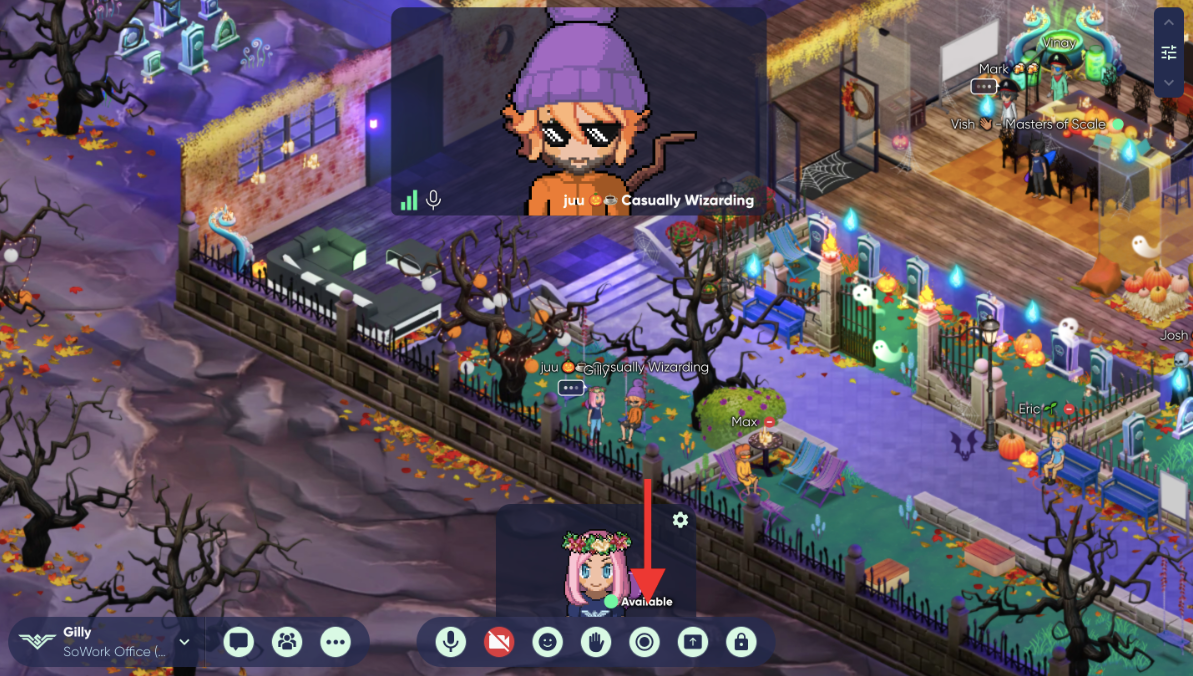
Task: Turn on the disabled camera
Action: point(499,642)
